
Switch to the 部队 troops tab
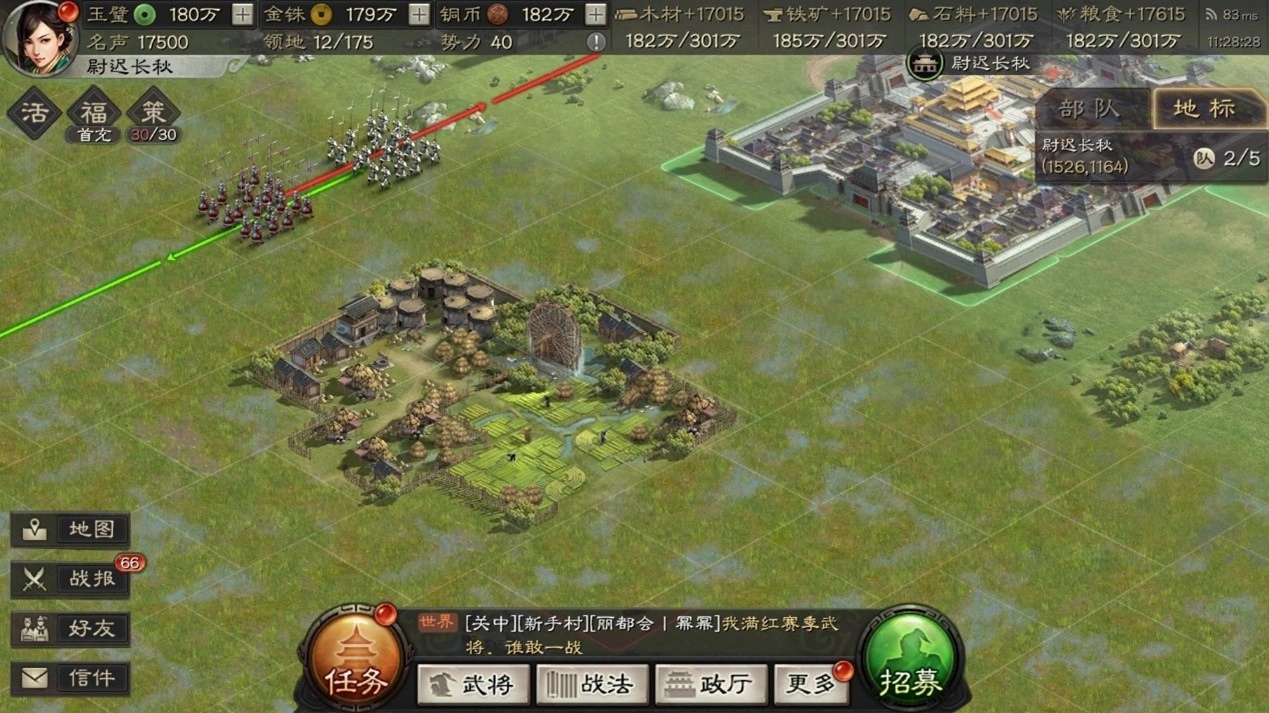click(x=1091, y=108)
